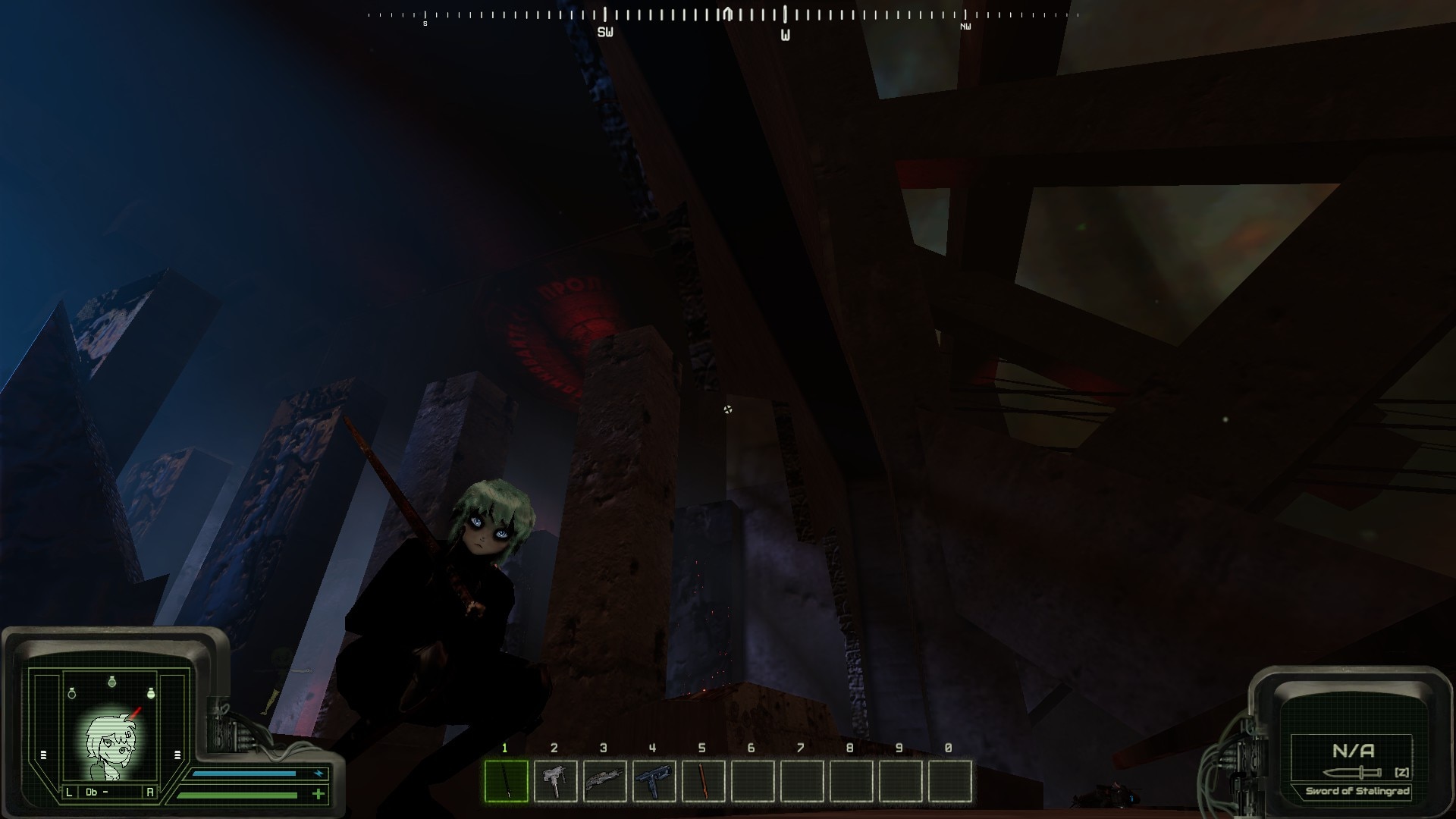
Task: Click the Sword of Stalingrad weapon label
Action: (1357, 791)
